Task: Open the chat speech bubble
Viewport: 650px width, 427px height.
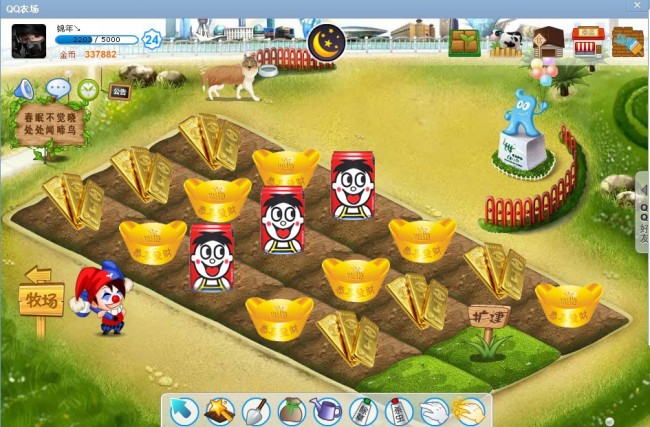Action: 58,88
